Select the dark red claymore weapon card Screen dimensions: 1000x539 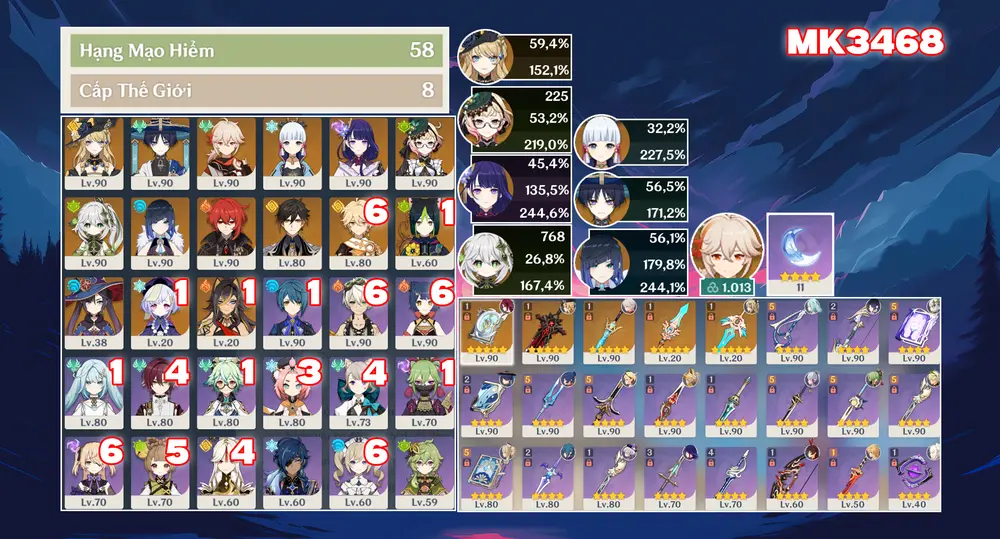pos(546,331)
